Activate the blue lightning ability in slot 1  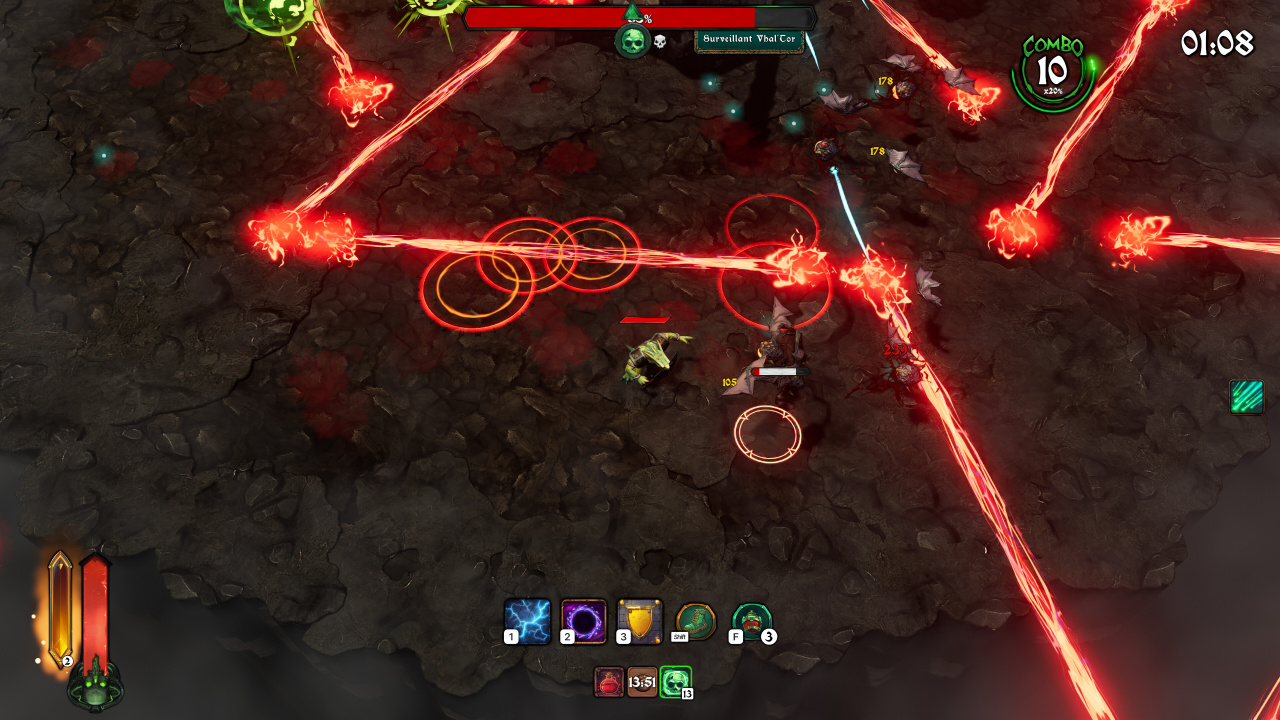pyautogui.click(x=527, y=621)
